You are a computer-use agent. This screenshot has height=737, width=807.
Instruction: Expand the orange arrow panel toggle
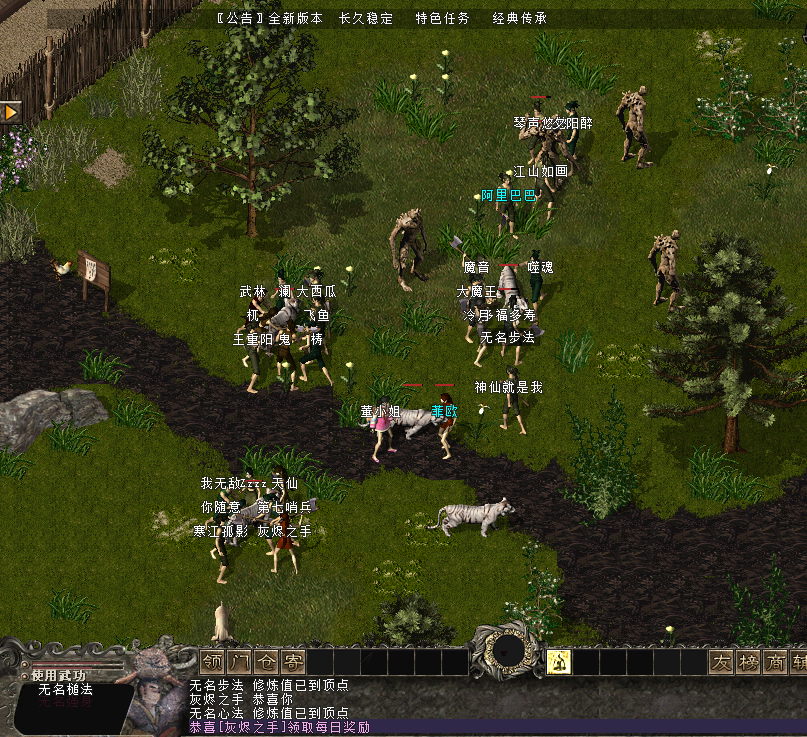[11, 112]
